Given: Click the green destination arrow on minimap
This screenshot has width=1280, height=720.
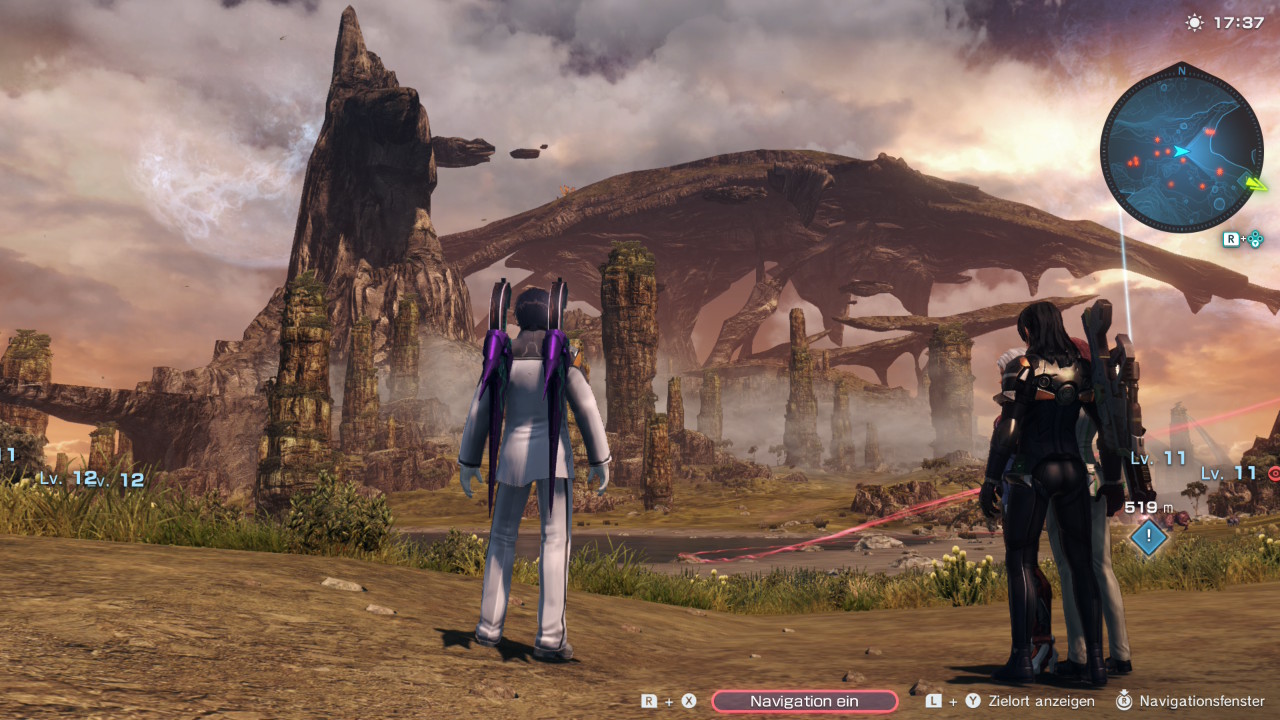Looking at the screenshot, I should click(1254, 182).
